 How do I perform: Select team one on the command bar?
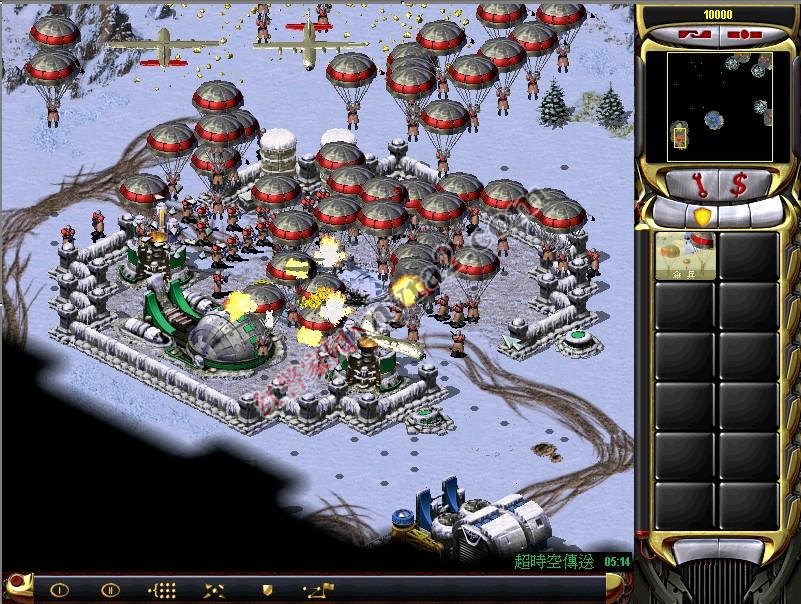[59, 590]
